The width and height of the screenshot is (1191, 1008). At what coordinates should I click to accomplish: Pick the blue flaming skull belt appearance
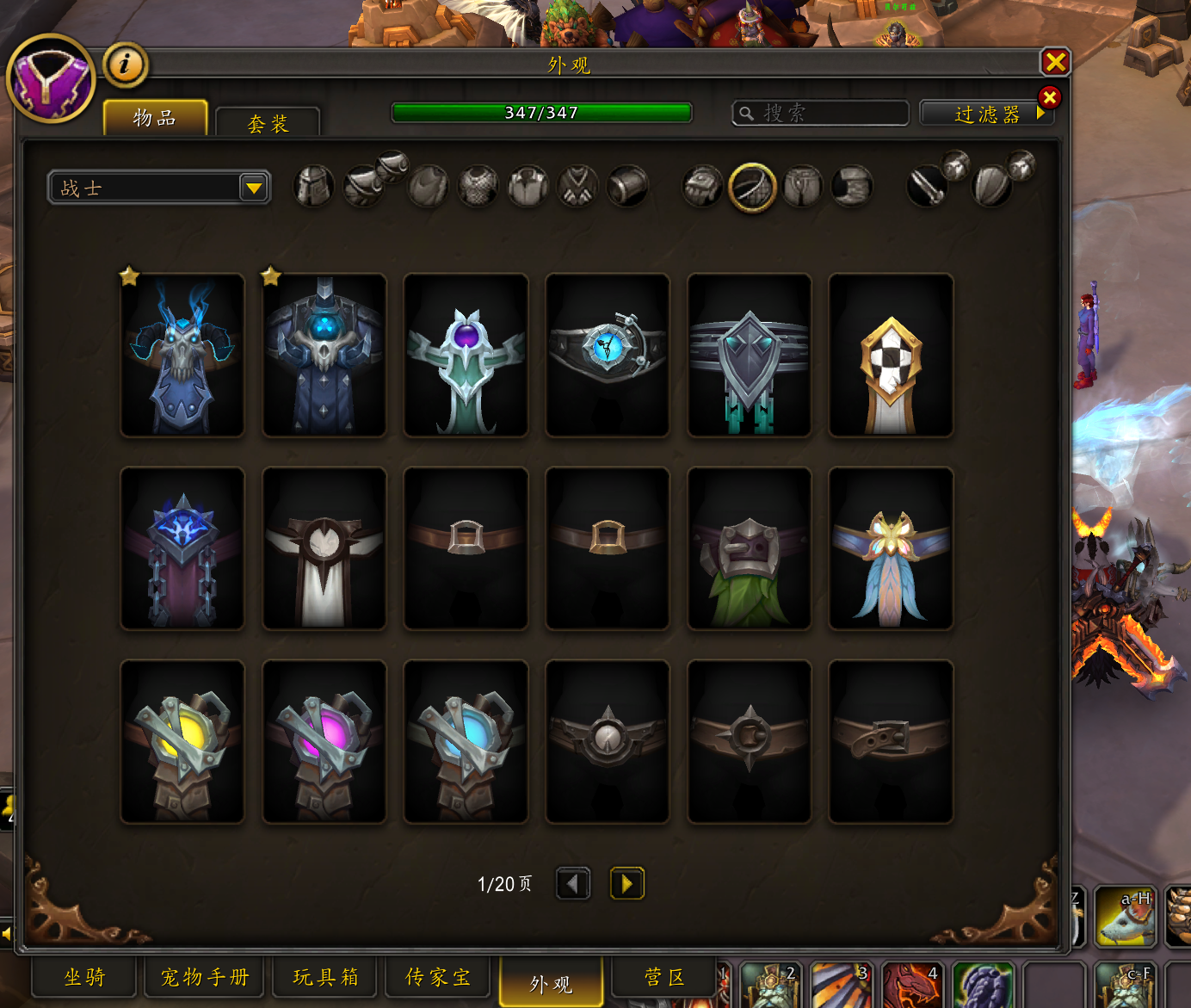[x=182, y=355]
